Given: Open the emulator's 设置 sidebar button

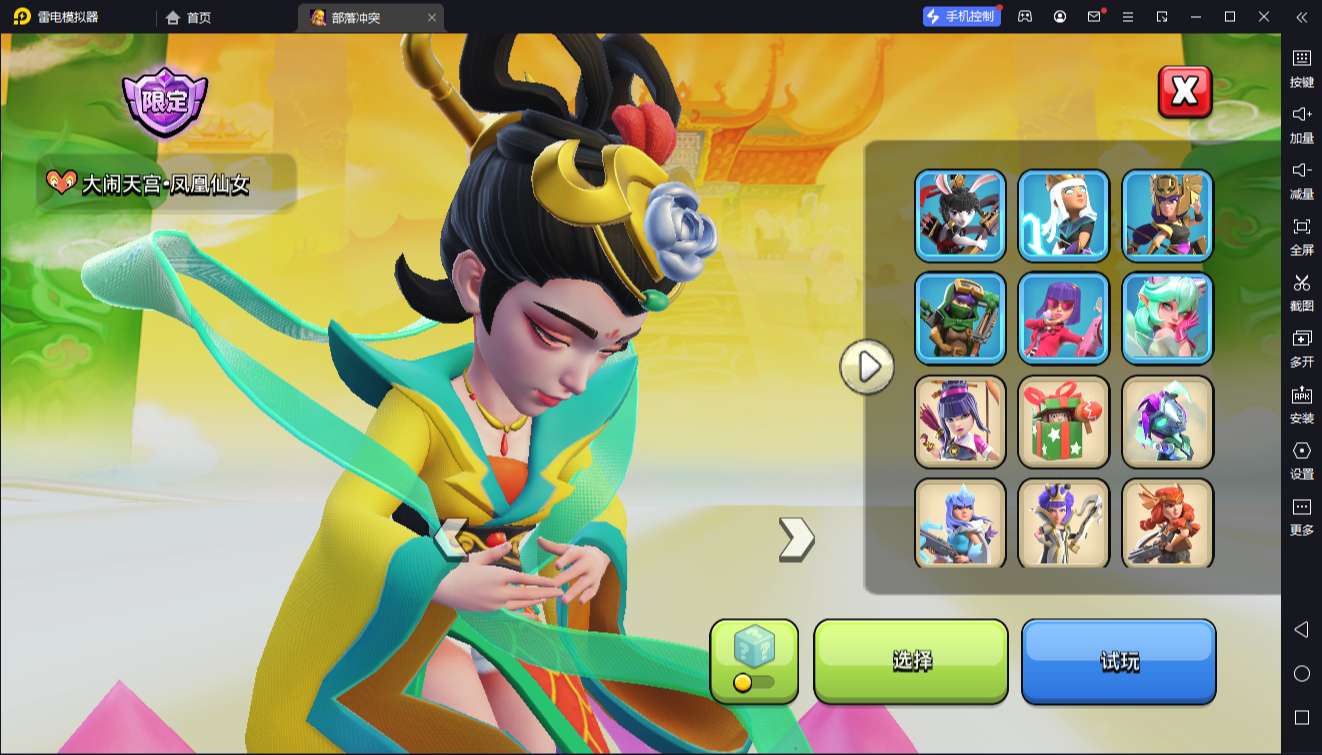Looking at the screenshot, I should pos(1301,460).
